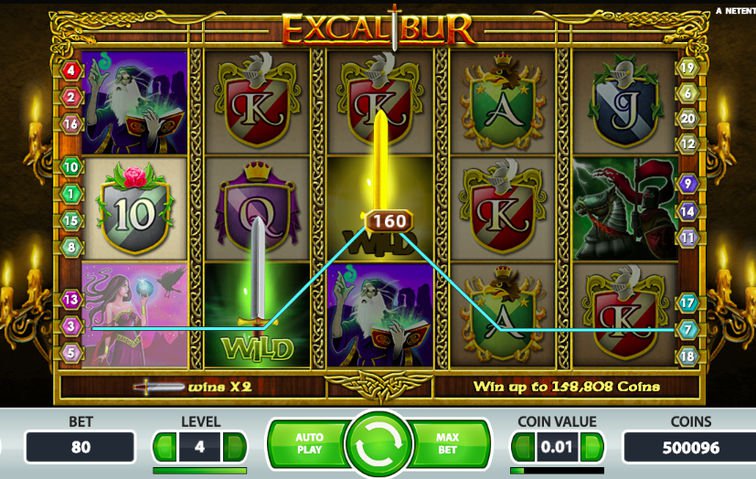
Task: Select payline 5 marker
Action: [x=71, y=352]
